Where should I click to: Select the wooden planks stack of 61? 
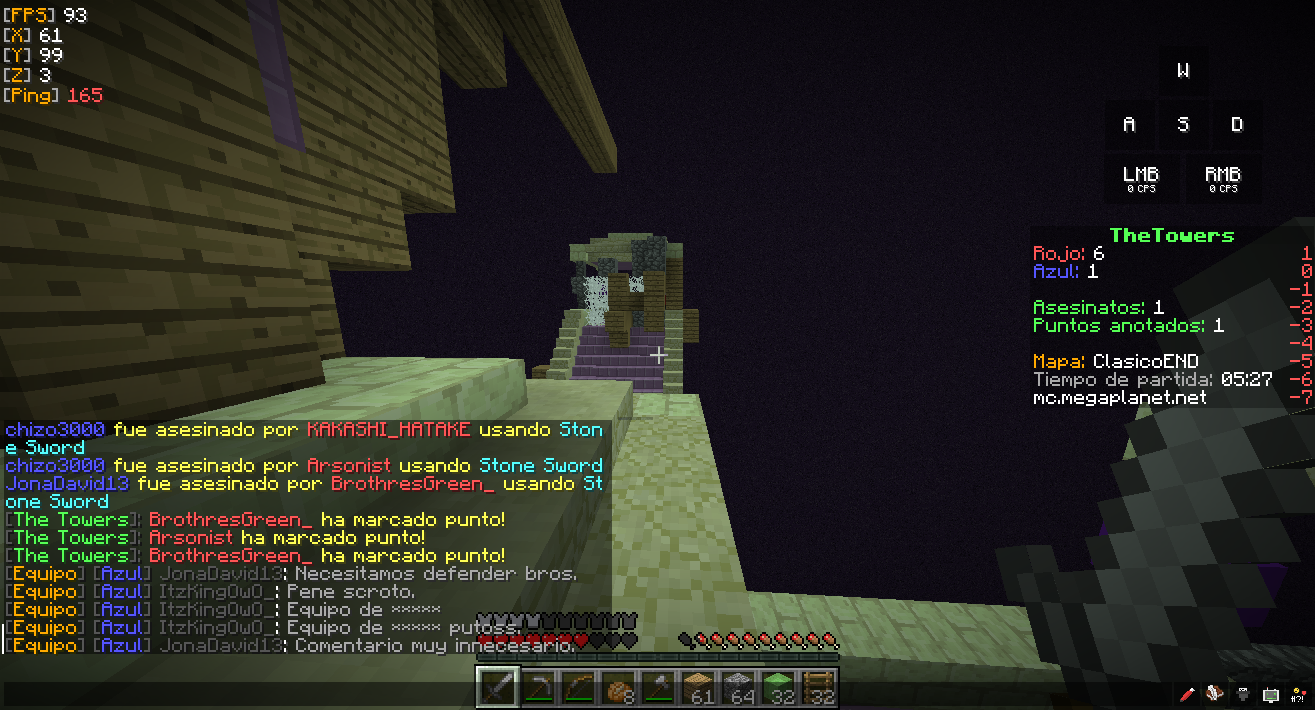tap(698, 688)
